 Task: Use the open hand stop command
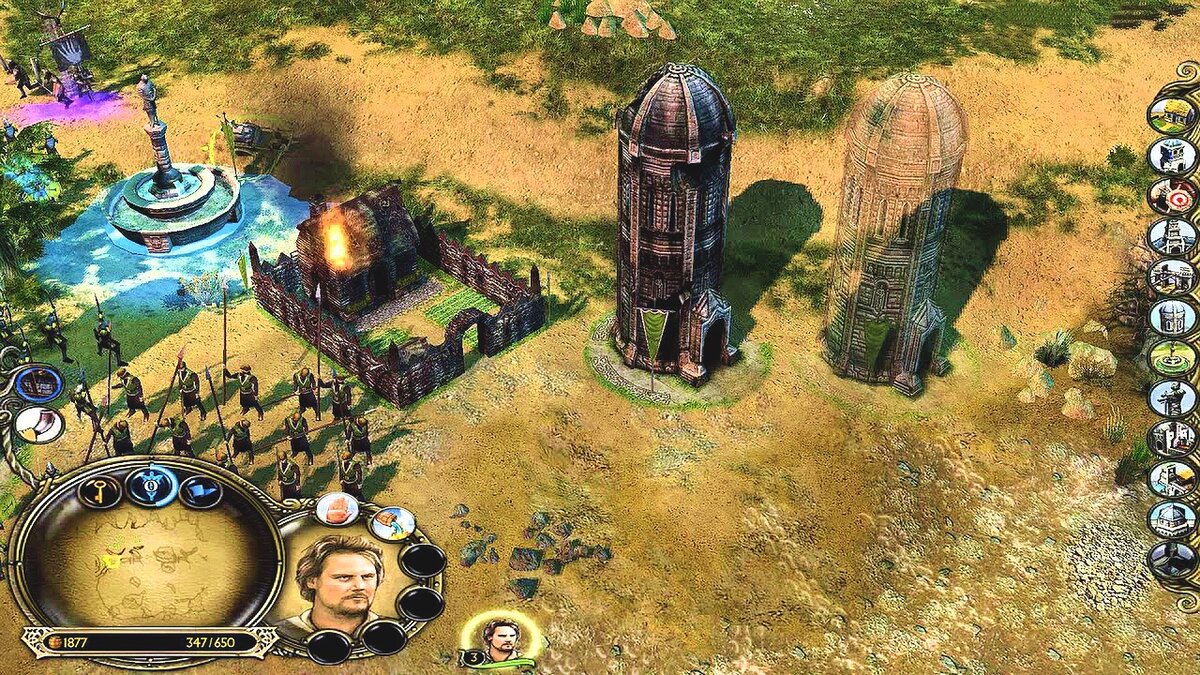point(337,508)
